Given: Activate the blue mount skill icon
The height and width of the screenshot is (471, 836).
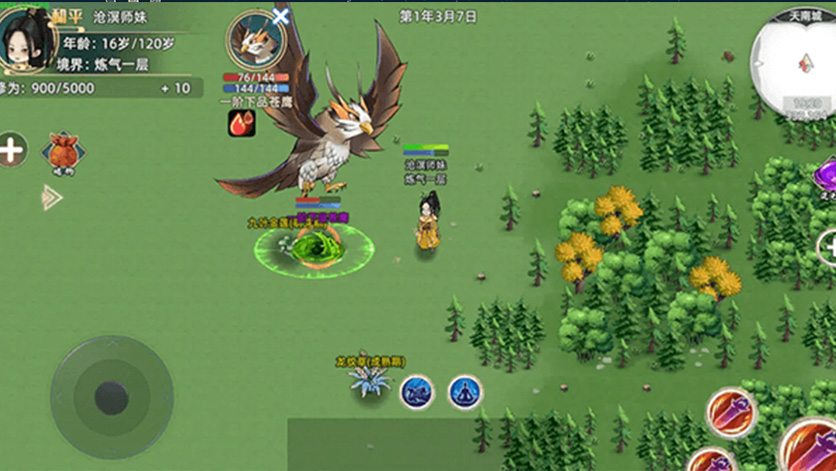Looking at the screenshot, I should point(417,391).
